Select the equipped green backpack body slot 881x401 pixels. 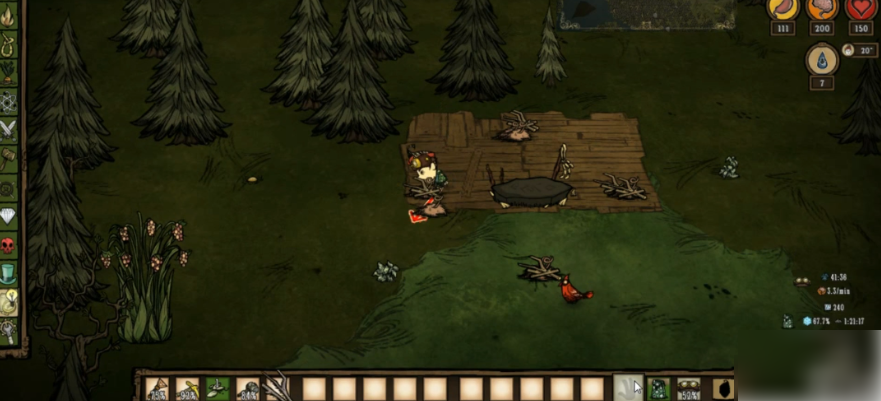coord(657,388)
